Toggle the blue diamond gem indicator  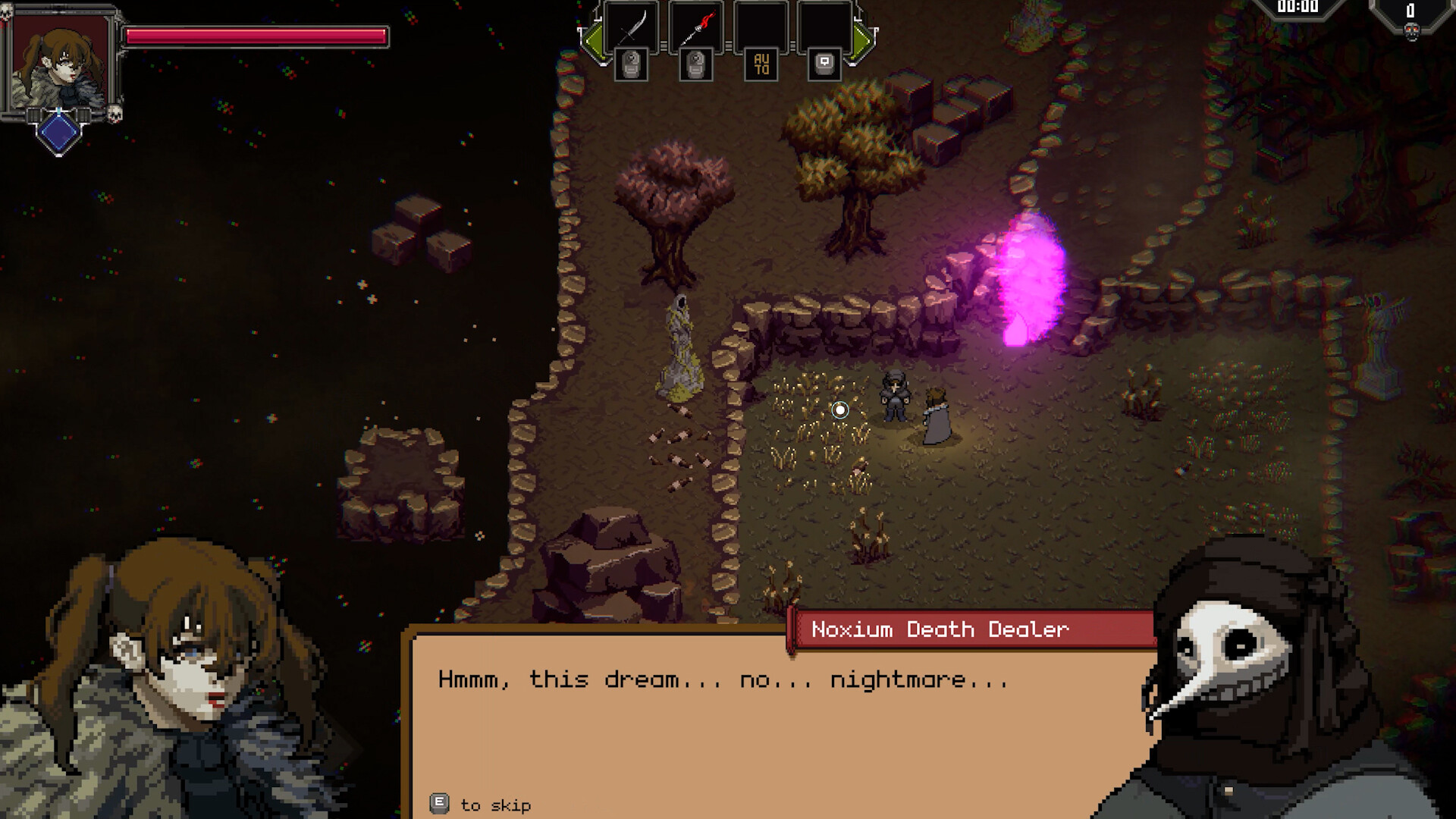[59, 135]
